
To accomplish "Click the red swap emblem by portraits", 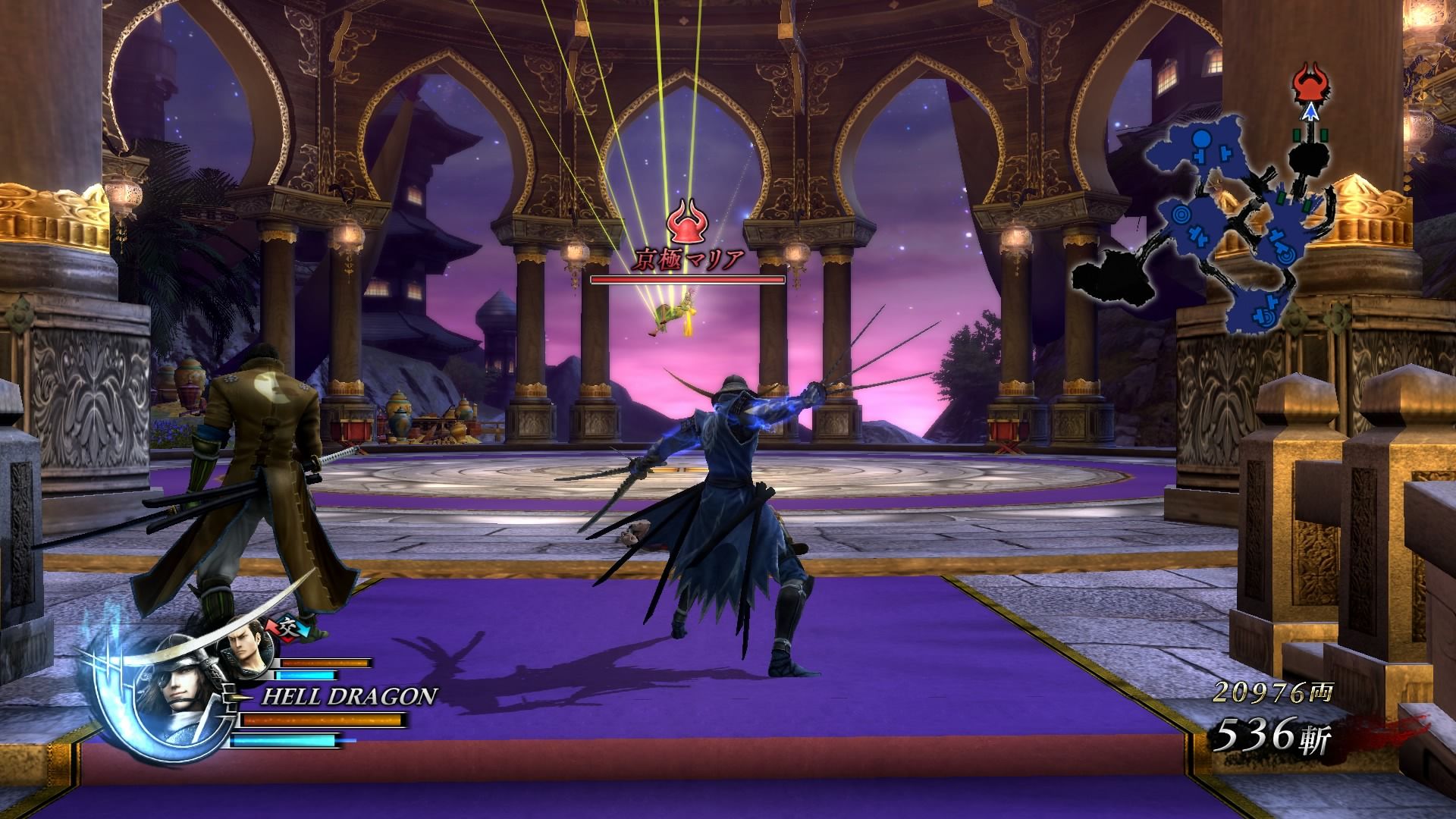I will point(288,626).
